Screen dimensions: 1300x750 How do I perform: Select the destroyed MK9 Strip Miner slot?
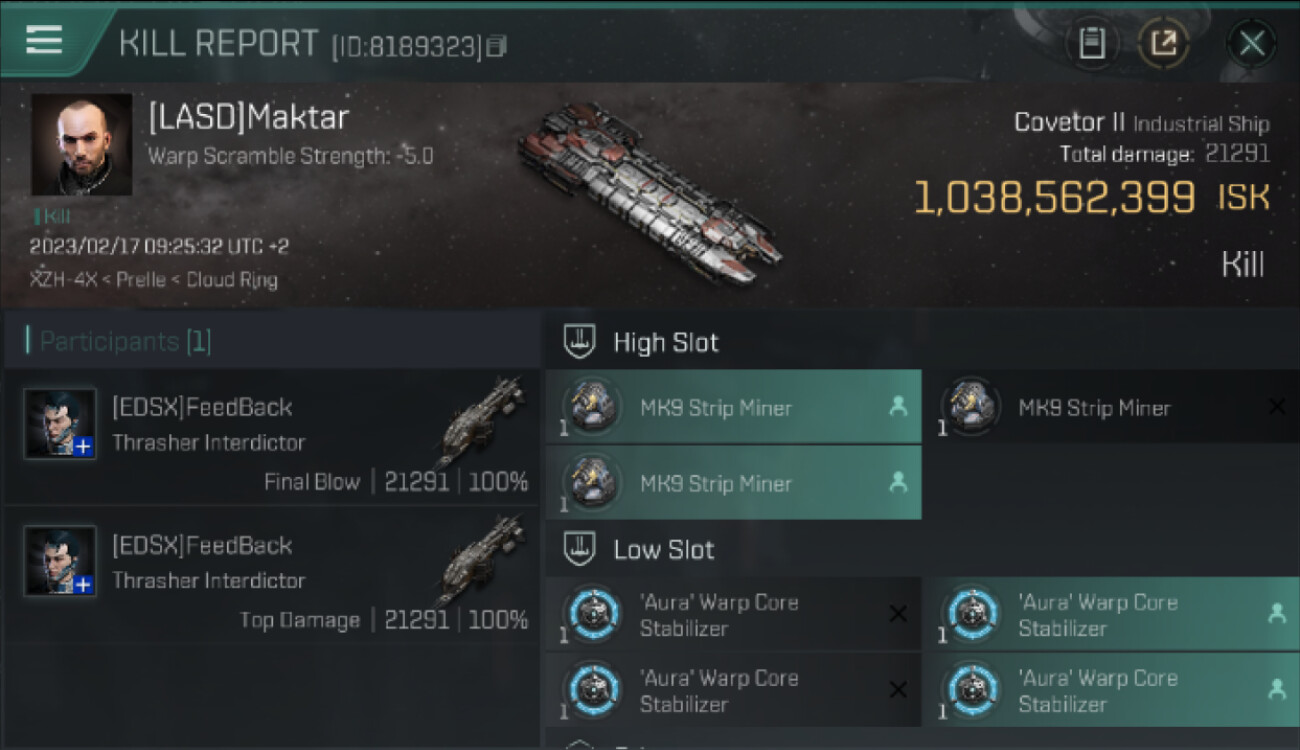pos(1110,408)
